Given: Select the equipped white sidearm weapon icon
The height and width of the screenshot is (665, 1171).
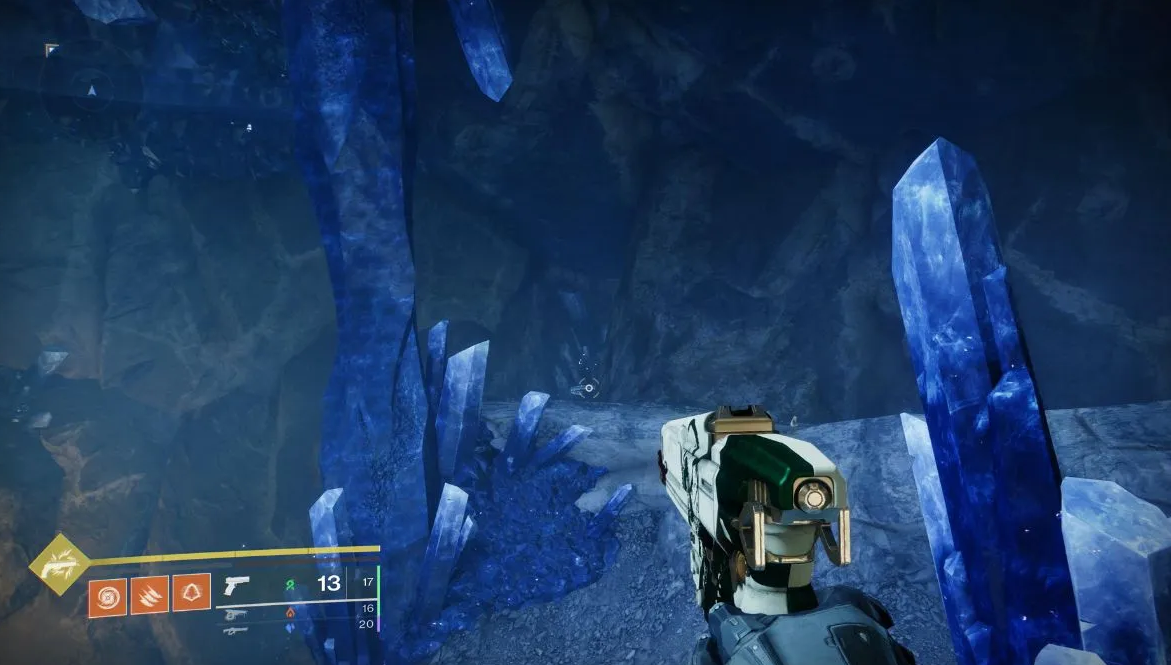Looking at the screenshot, I should click(235, 585).
